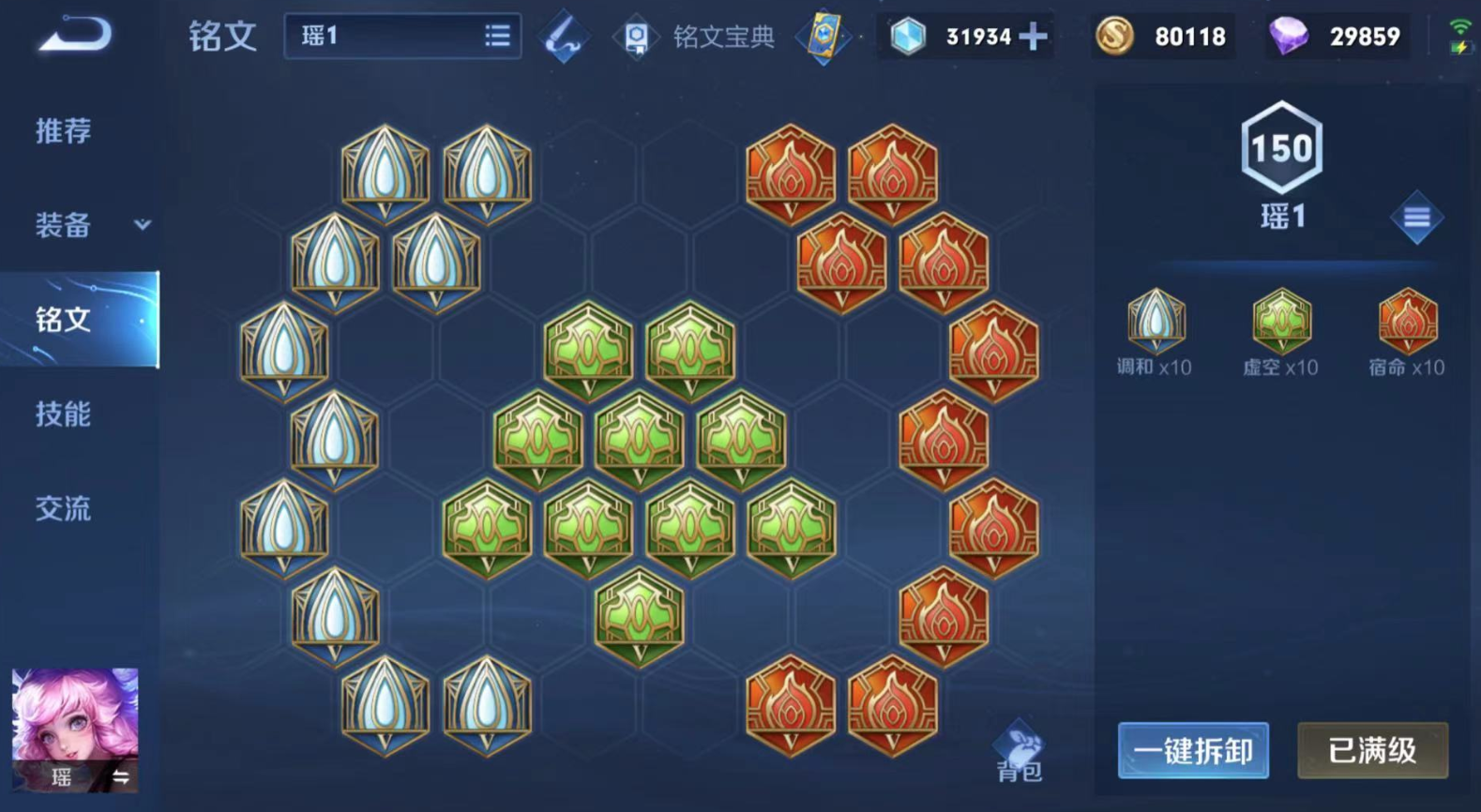The height and width of the screenshot is (812, 1481).
Task: Add rune fragments with the plus button
Action: coord(1033,37)
